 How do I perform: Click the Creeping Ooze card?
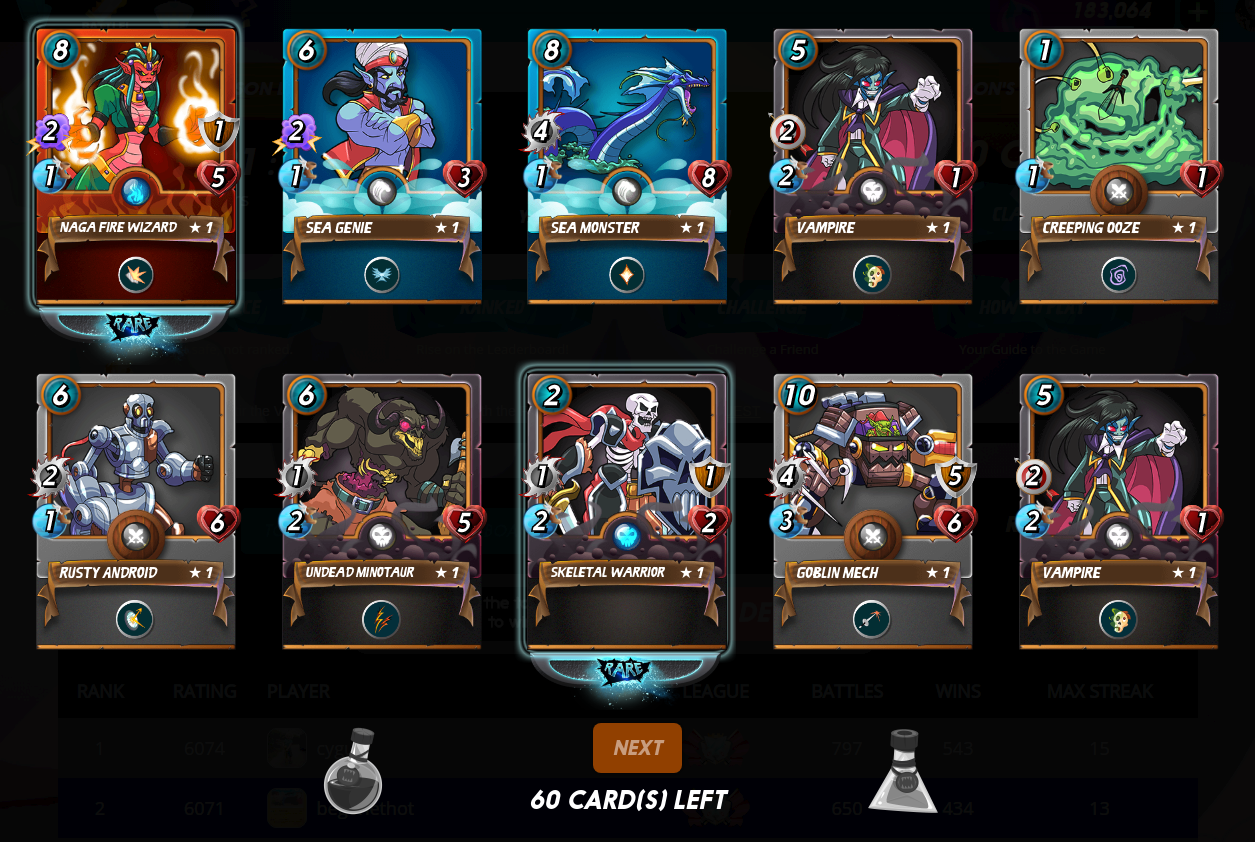[1119, 165]
